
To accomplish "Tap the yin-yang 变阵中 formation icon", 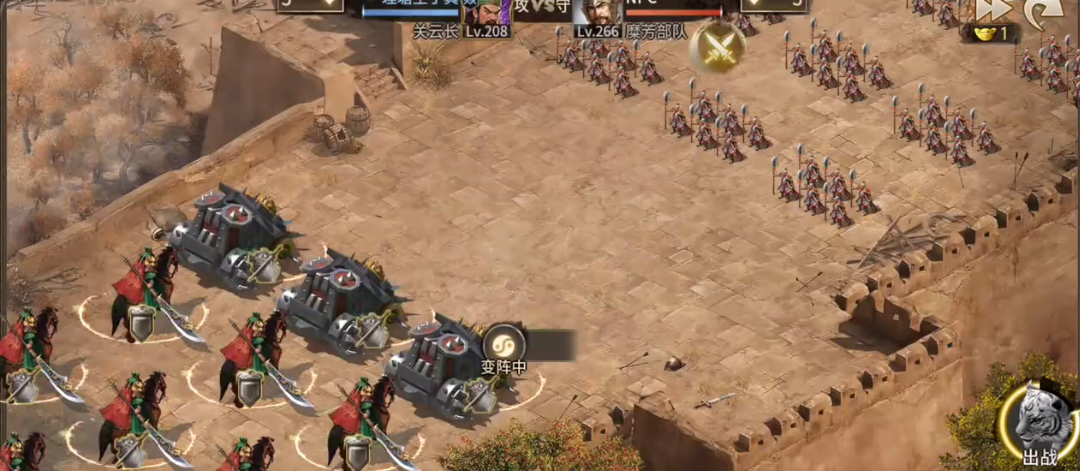I will click(503, 343).
